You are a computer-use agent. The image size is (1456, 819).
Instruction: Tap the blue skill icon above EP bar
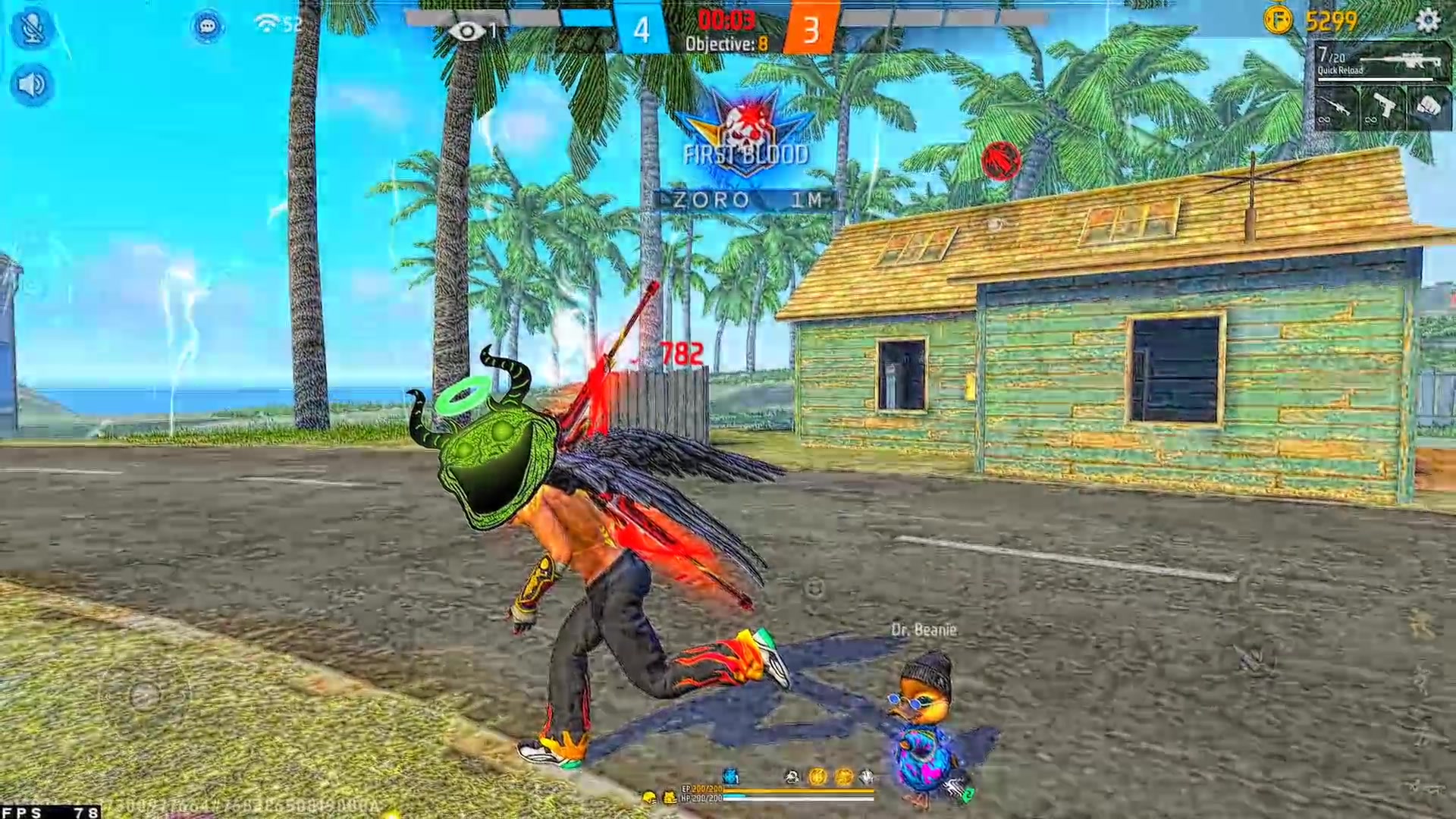[x=730, y=776]
